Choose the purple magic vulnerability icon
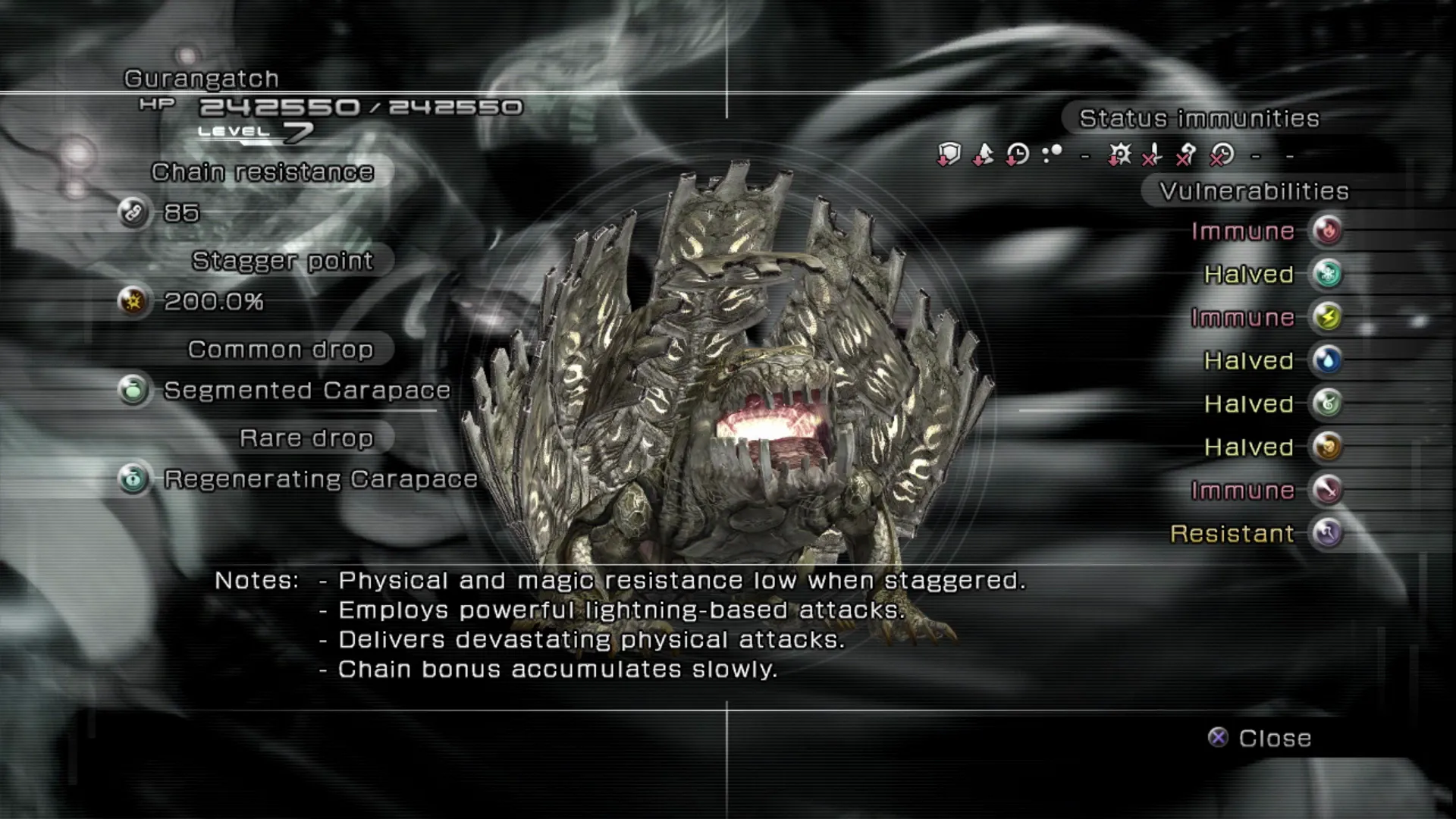Viewport: 1456px width, 819px height. pos(1328,533)
